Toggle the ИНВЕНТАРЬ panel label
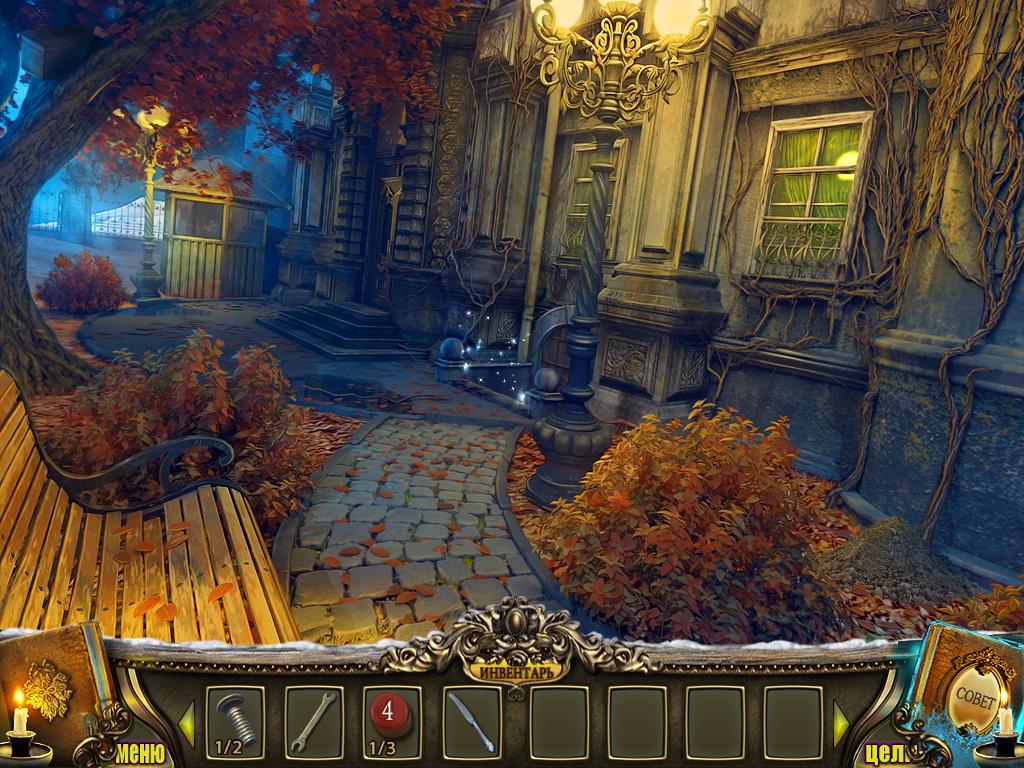Viewport: 1024px width, 768px height. (515, 667)
